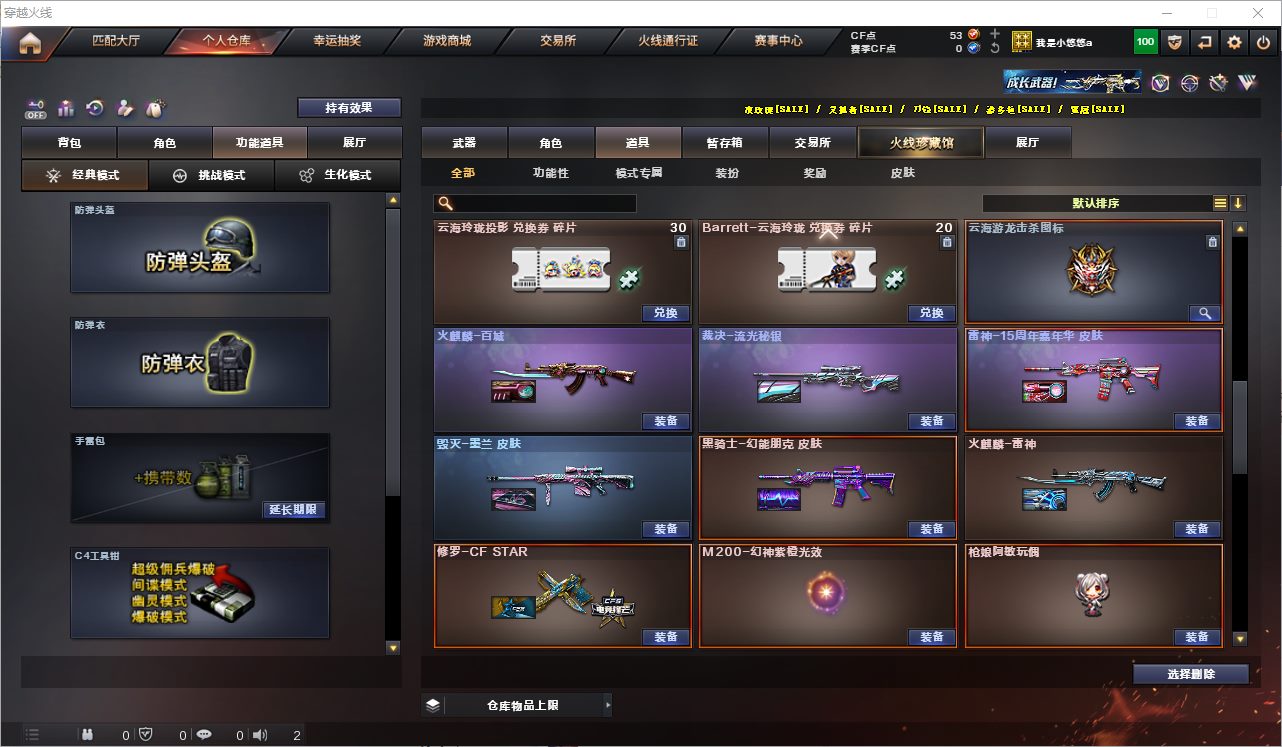Open the 默认排序 sort dropdown
The width and height of the screenshot is (1282, 747).
pos(1095,203)
